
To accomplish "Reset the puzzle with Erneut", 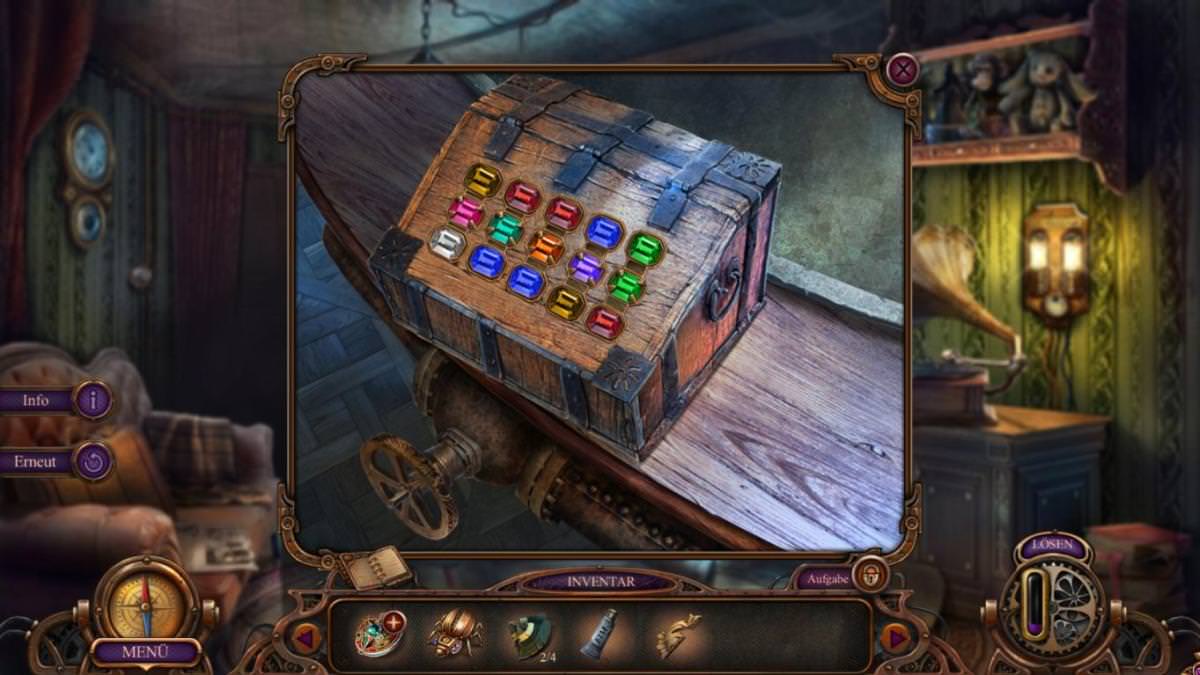I will point(93,461).
